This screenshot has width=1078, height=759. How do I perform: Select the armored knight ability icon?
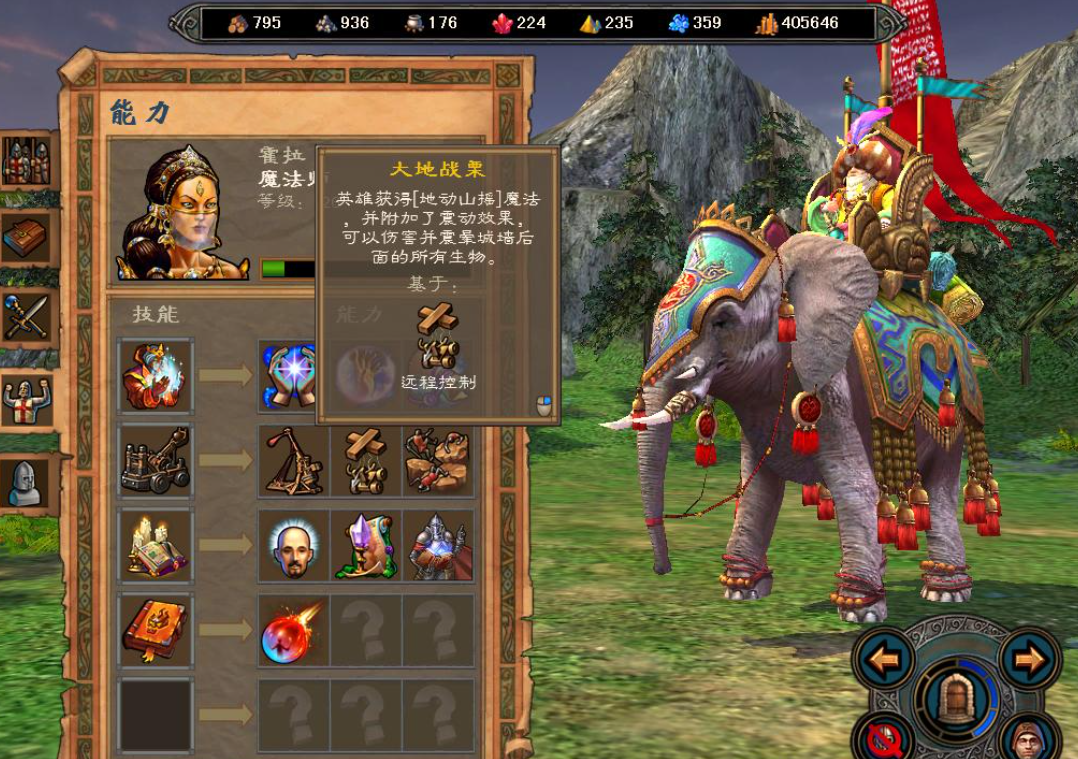point(438,546)
